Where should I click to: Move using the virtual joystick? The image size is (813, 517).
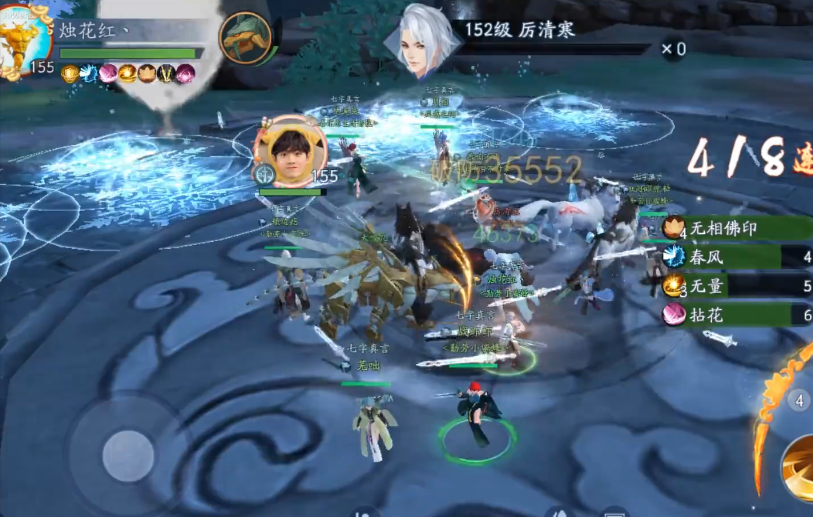[x=128, y=456]
